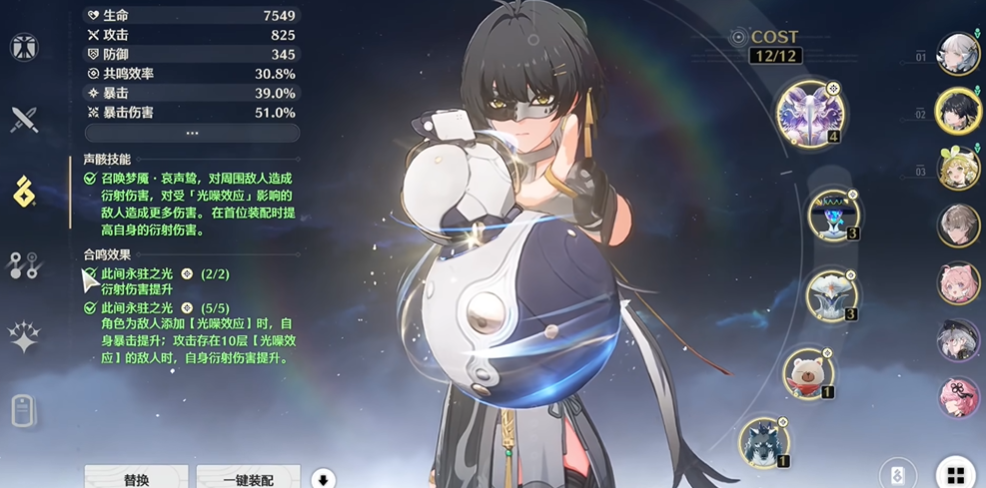986x488 pixels.
Task: Open the character overview tab with the figure icon
Action: point(24,47)
